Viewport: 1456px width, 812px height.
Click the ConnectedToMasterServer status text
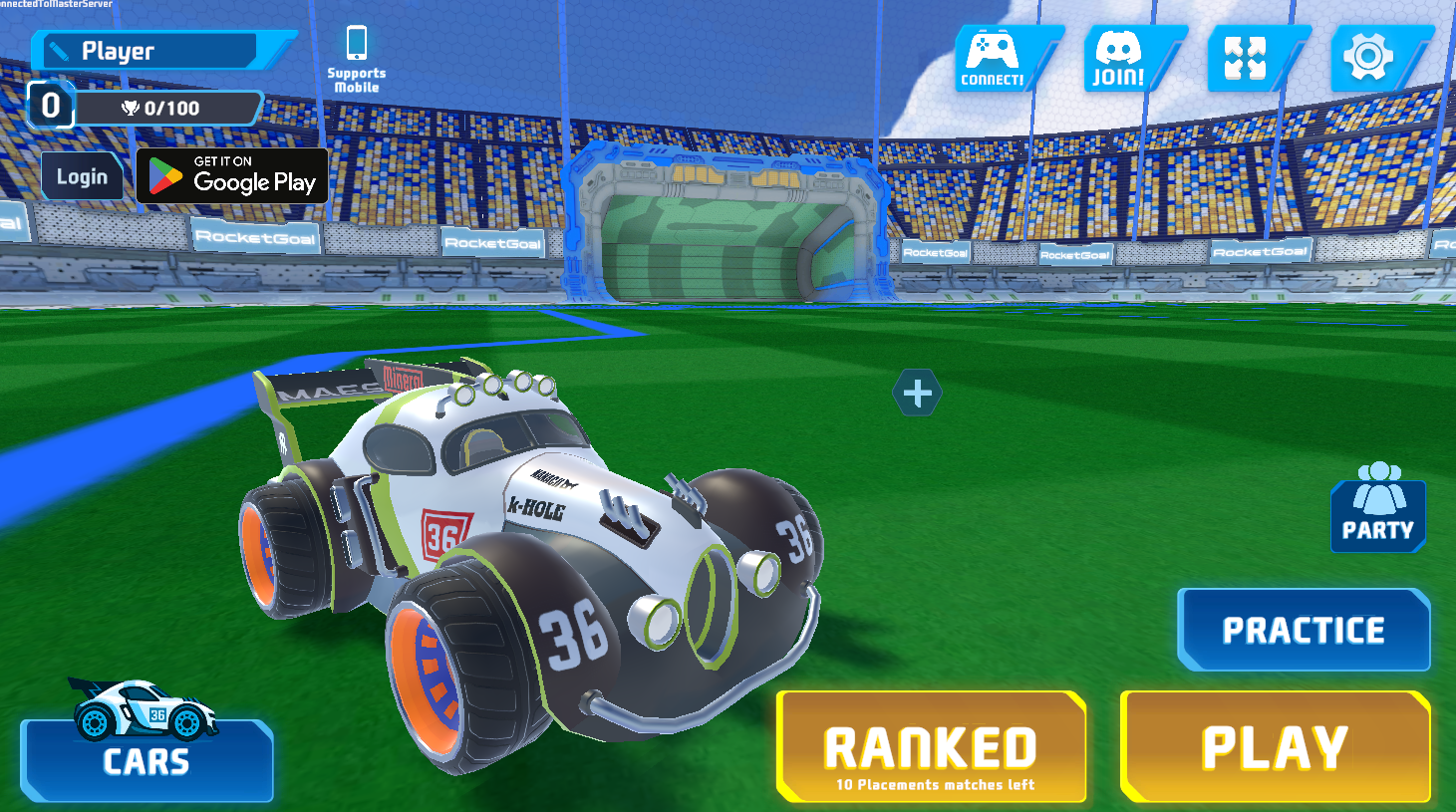(x=57, y=5)
